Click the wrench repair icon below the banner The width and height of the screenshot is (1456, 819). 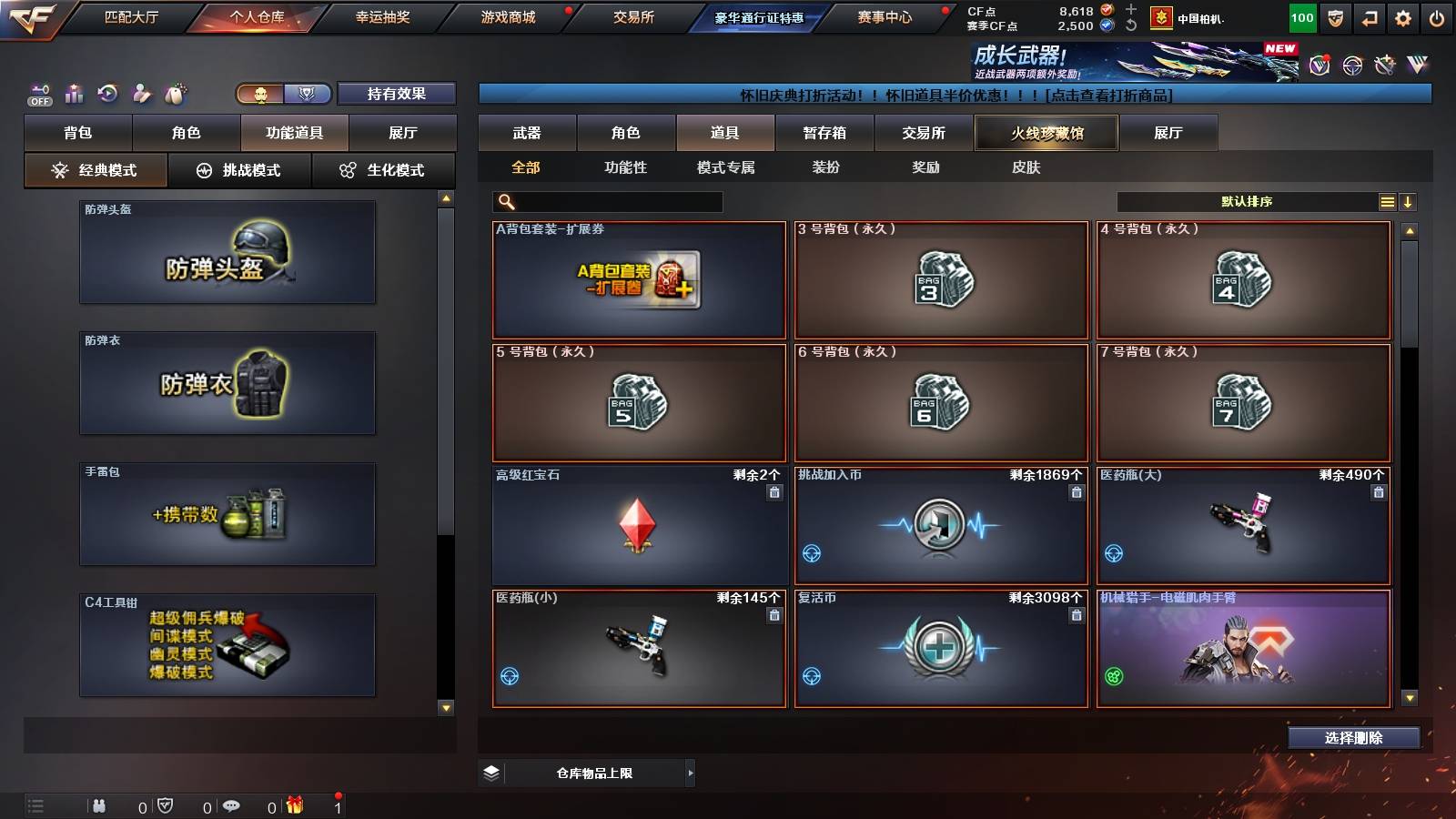pos(1385,66)
